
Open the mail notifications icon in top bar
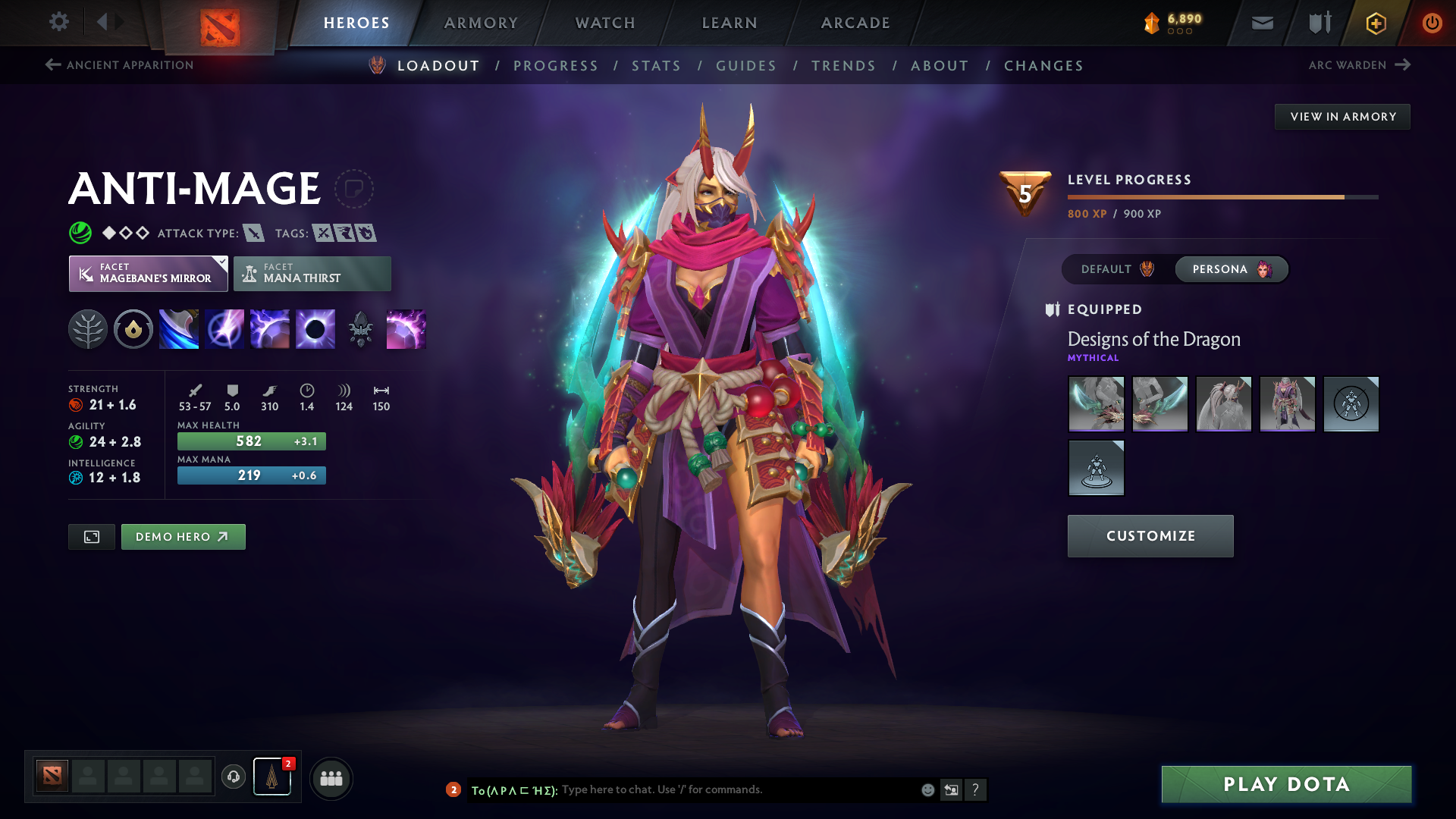tap(1261, 23)
